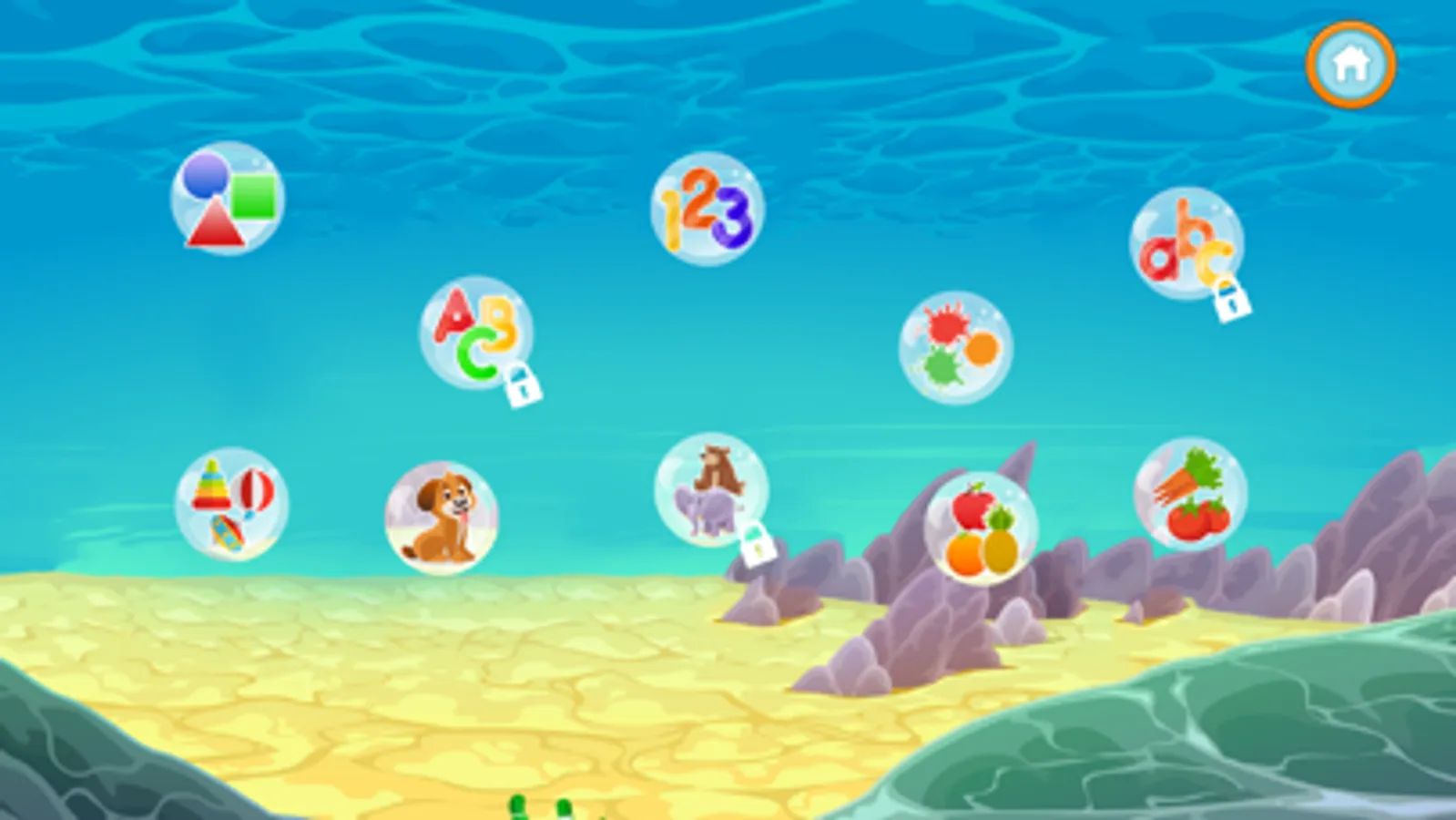Tap the fruits bubble with apple and pineapple
The width and height of the screenshot is (1456, 820).
979,524
